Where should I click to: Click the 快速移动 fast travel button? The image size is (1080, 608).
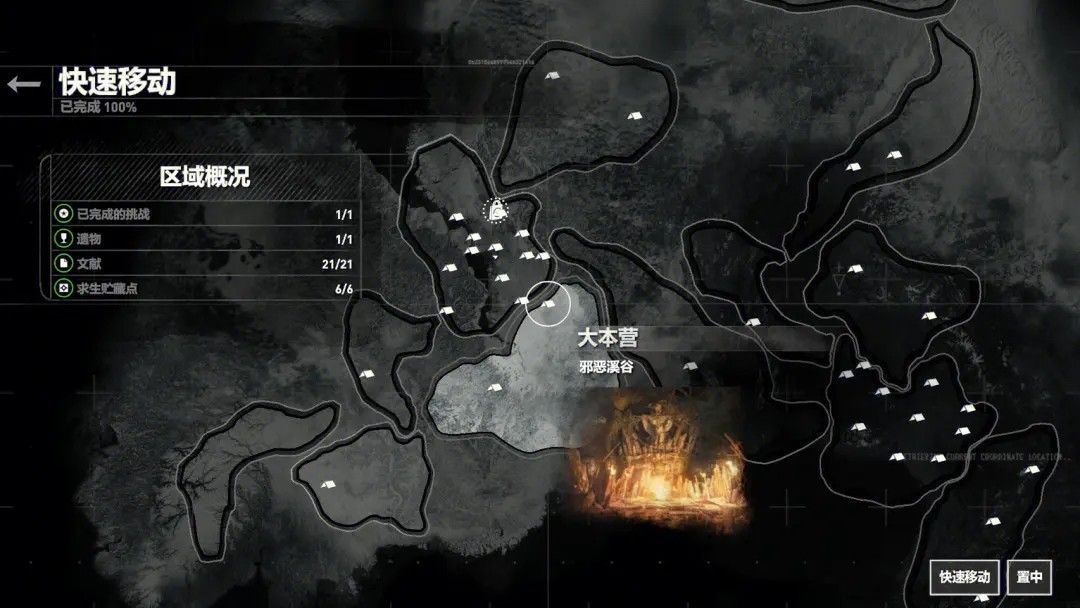coord(964,576)
